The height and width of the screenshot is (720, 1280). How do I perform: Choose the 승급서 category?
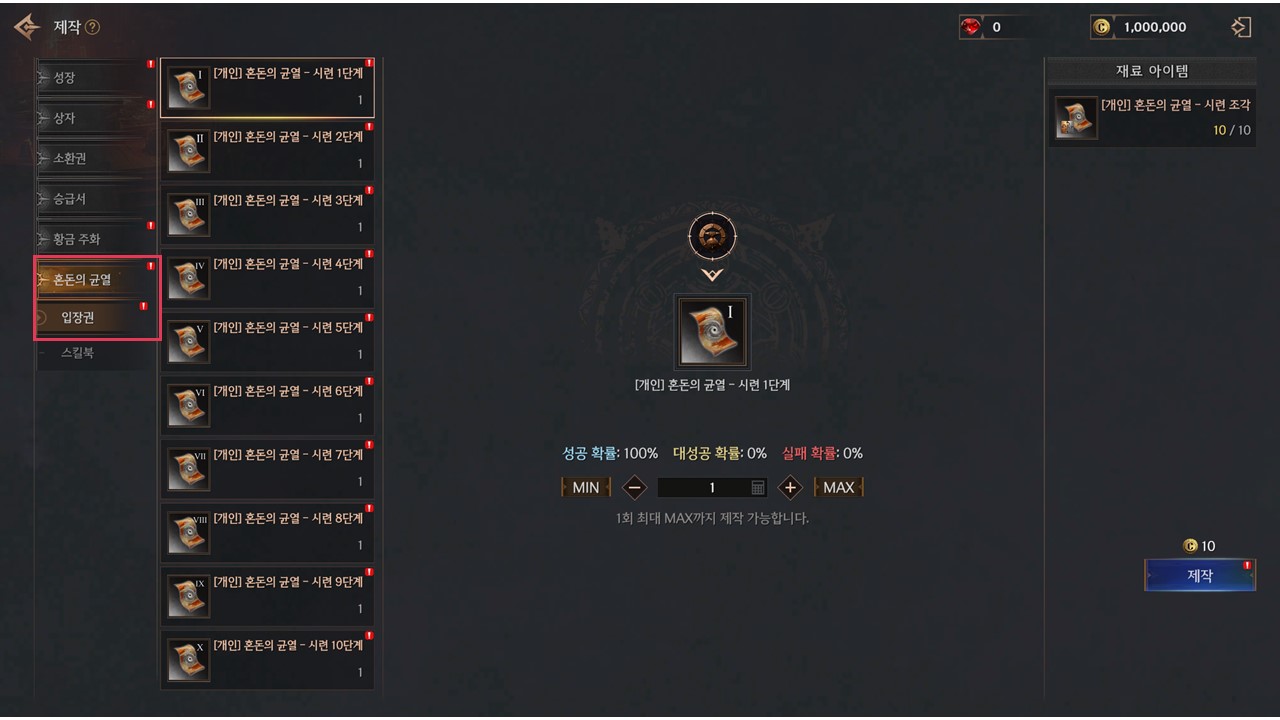(x=95, y=199)
